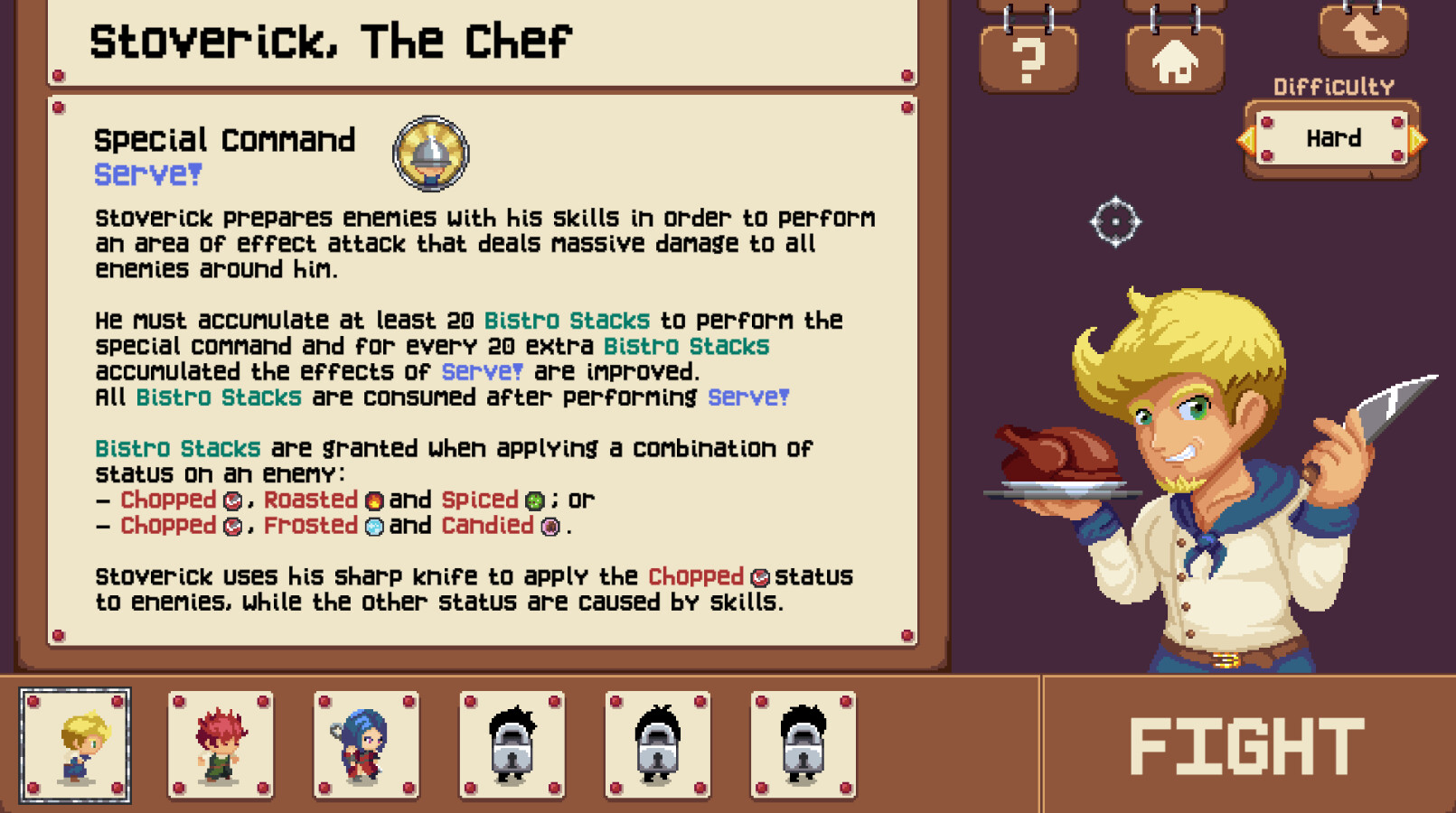Click the left arrow to lower difficulty
1456x813 pixels.
click(1247, 139)
